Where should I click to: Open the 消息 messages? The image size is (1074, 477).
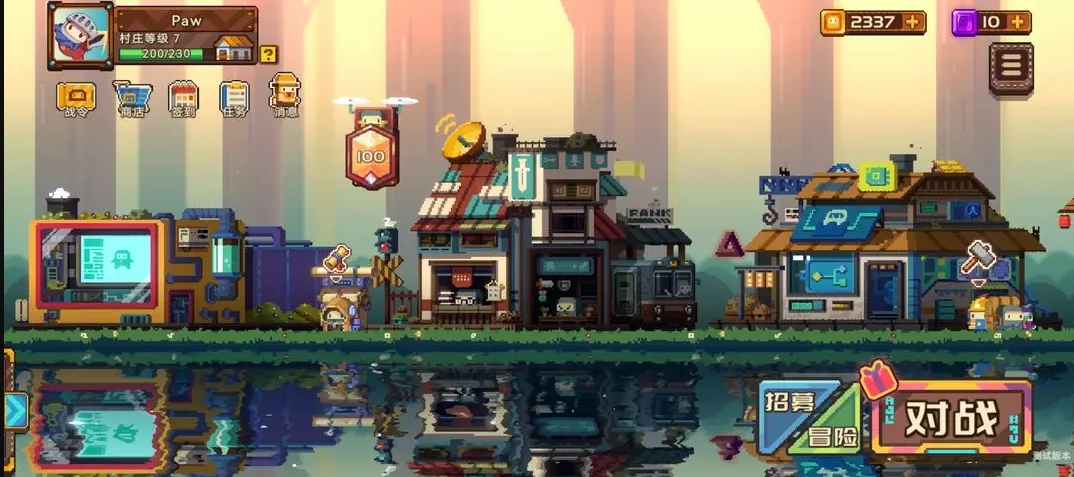(x=285, y=95)
